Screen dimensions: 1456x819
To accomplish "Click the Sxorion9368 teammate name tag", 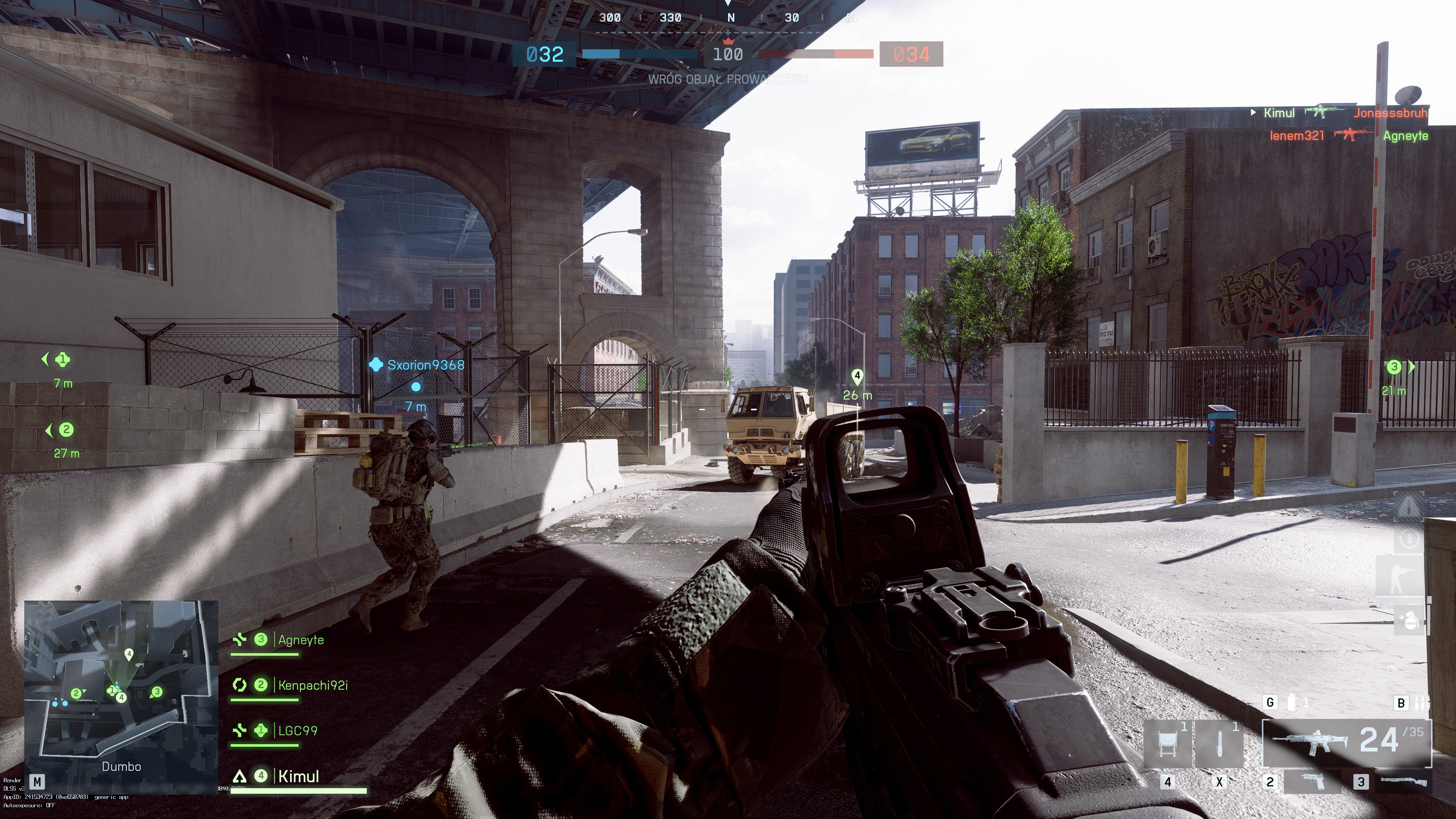I will click(425, 365).
